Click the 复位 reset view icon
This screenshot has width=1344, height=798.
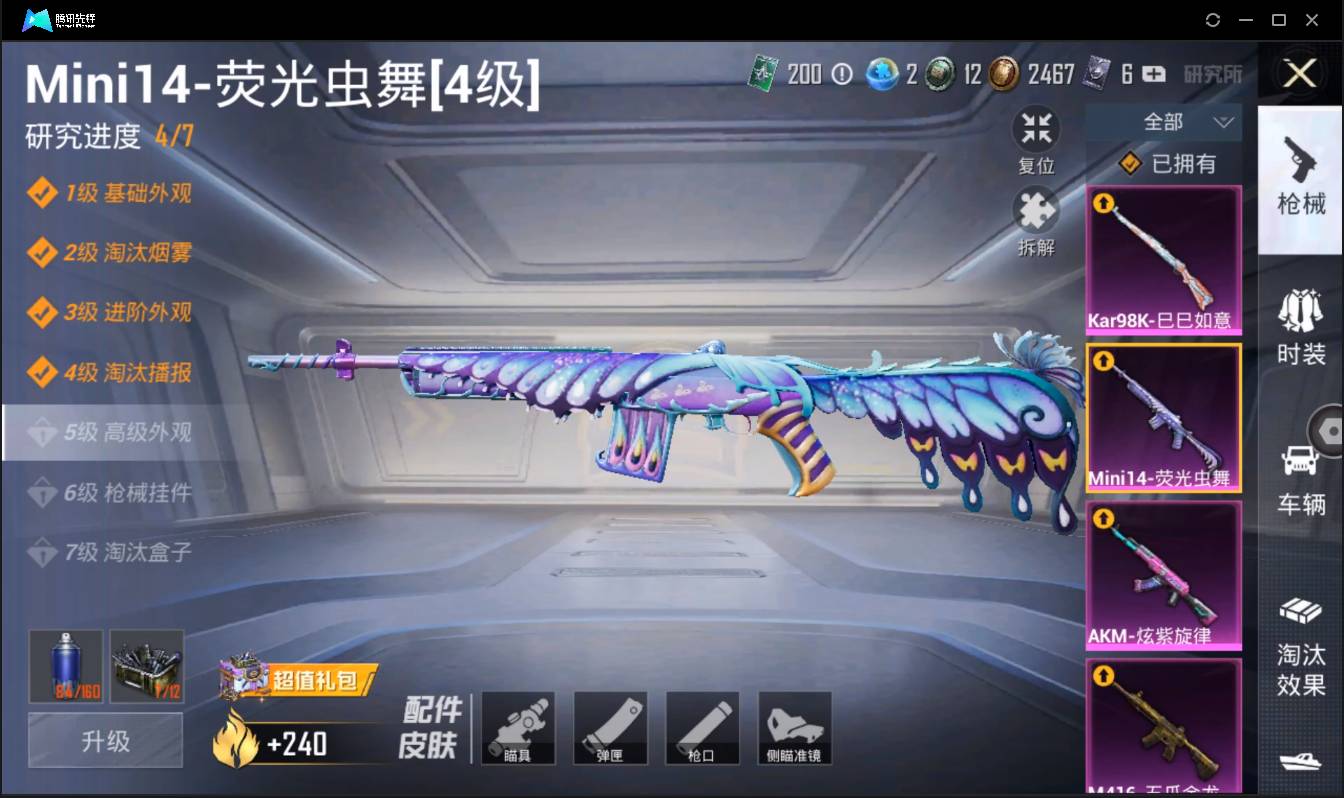(1036, 128)
